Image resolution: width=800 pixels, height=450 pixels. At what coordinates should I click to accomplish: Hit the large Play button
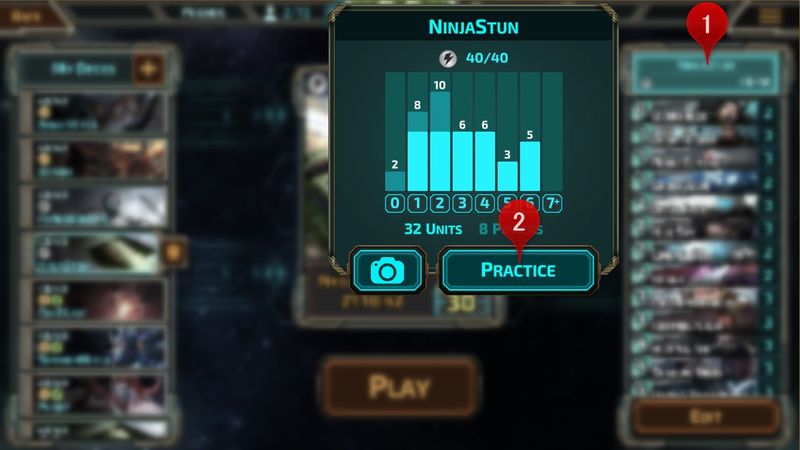pyautogui.click(x=399, y=387)
